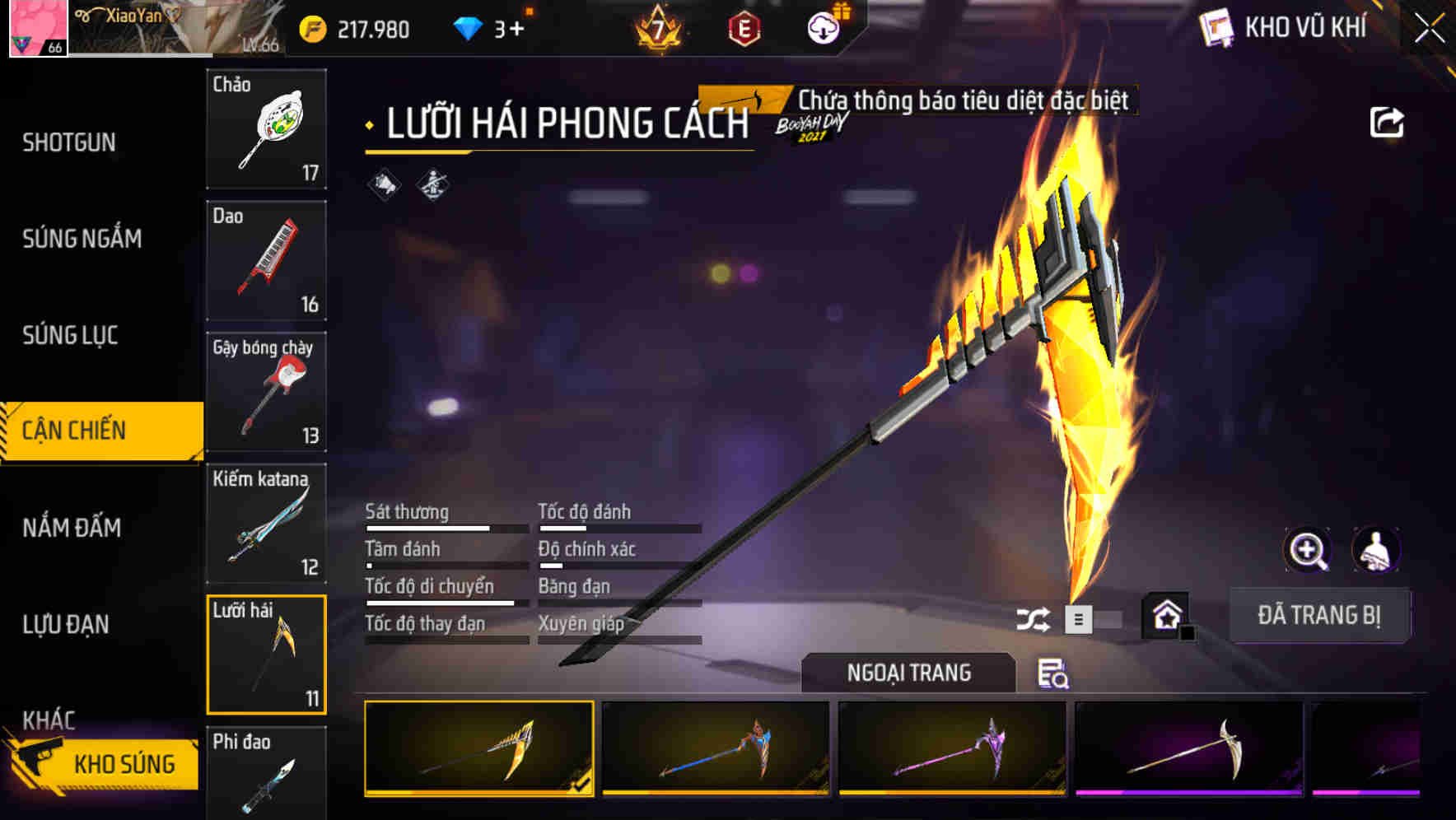Click the magnifier zoom icon near weapon preview
1456x820 pixels.
click(x=1309, y=550)
